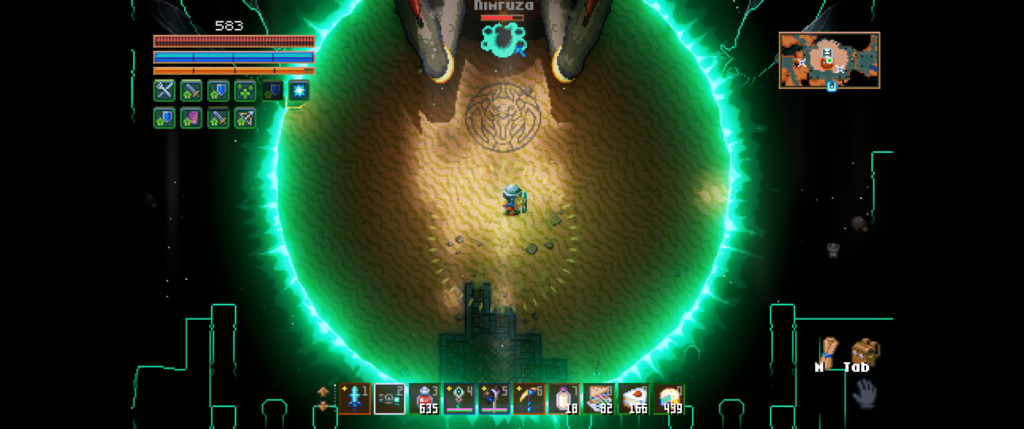Viewport: 1024px width, 429px height.
Task: Inspect the green crosses regeneration buff
Action: coord(245,91)
